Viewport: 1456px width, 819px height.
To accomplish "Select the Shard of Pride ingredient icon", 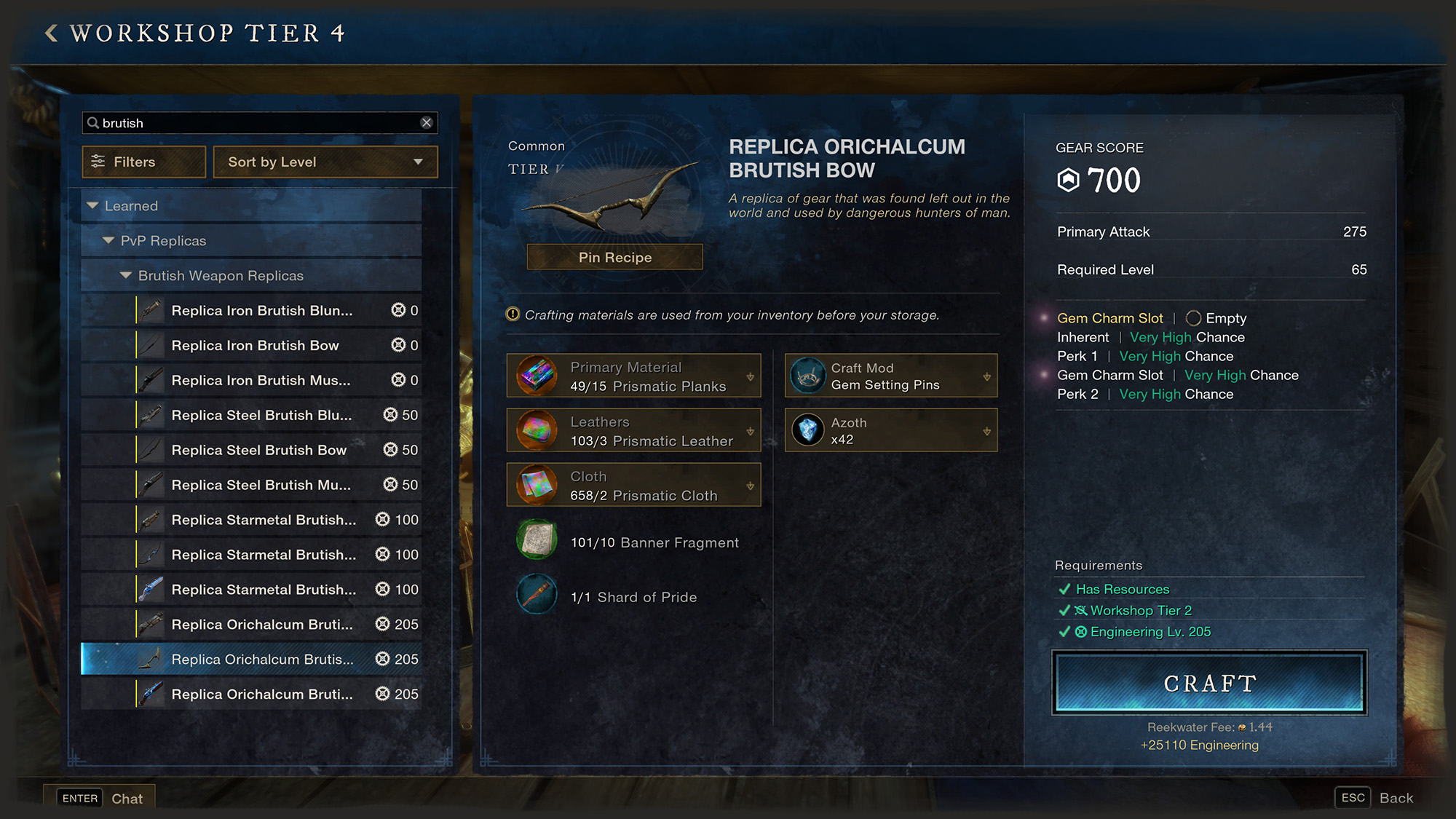I will click(x=537, y=595).
